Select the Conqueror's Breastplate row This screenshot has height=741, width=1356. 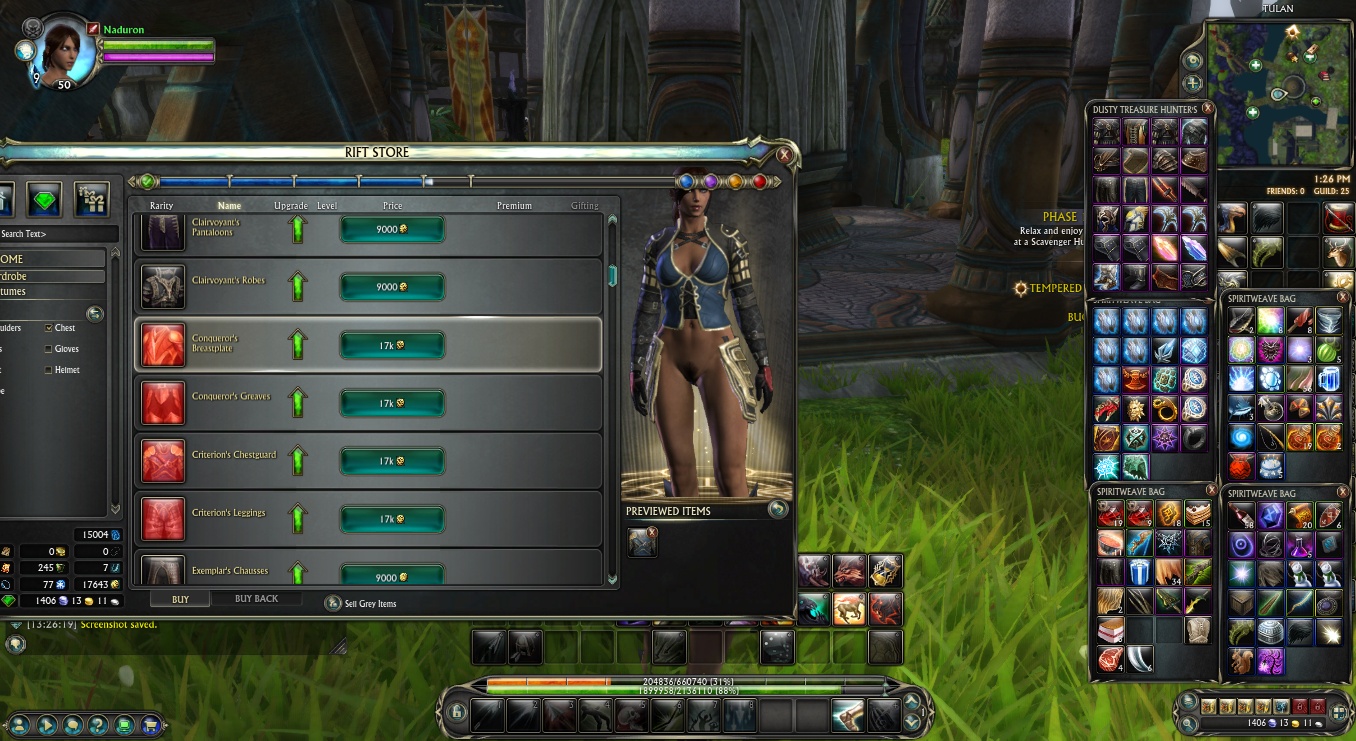click(367, 345)
